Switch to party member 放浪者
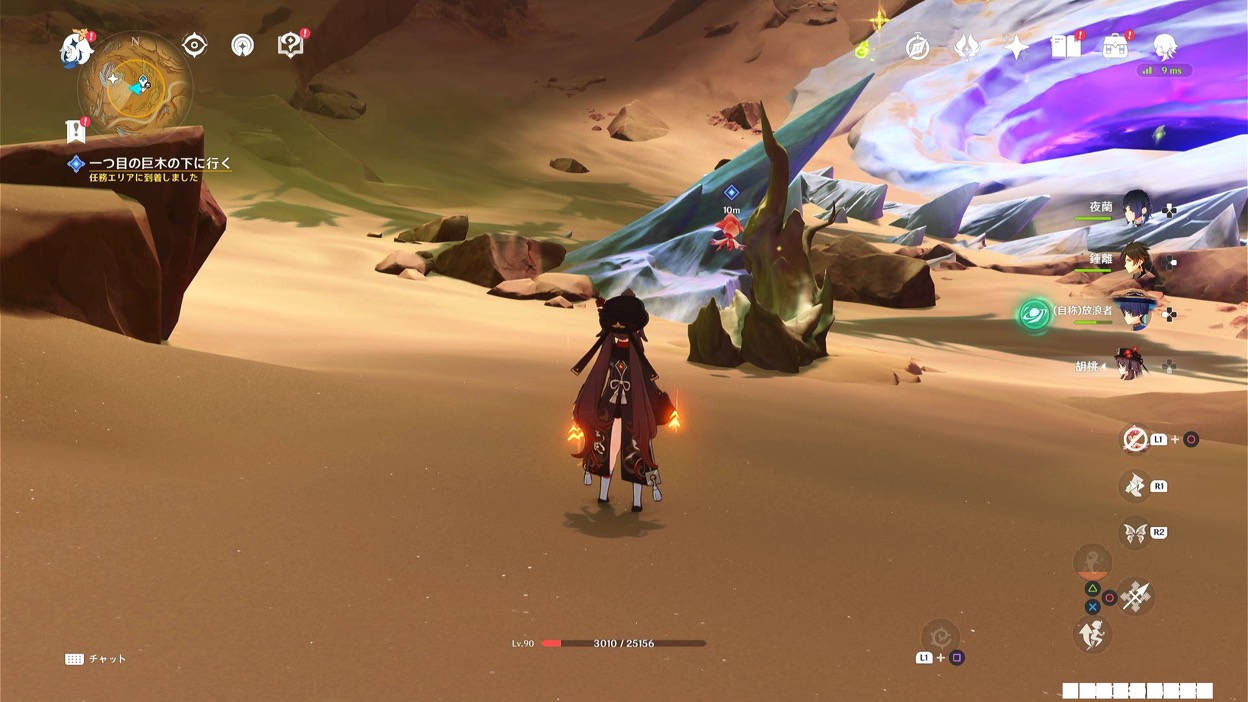This screenshot has width=1248, height=702. pyautogui.click(x=1134, y=313)
